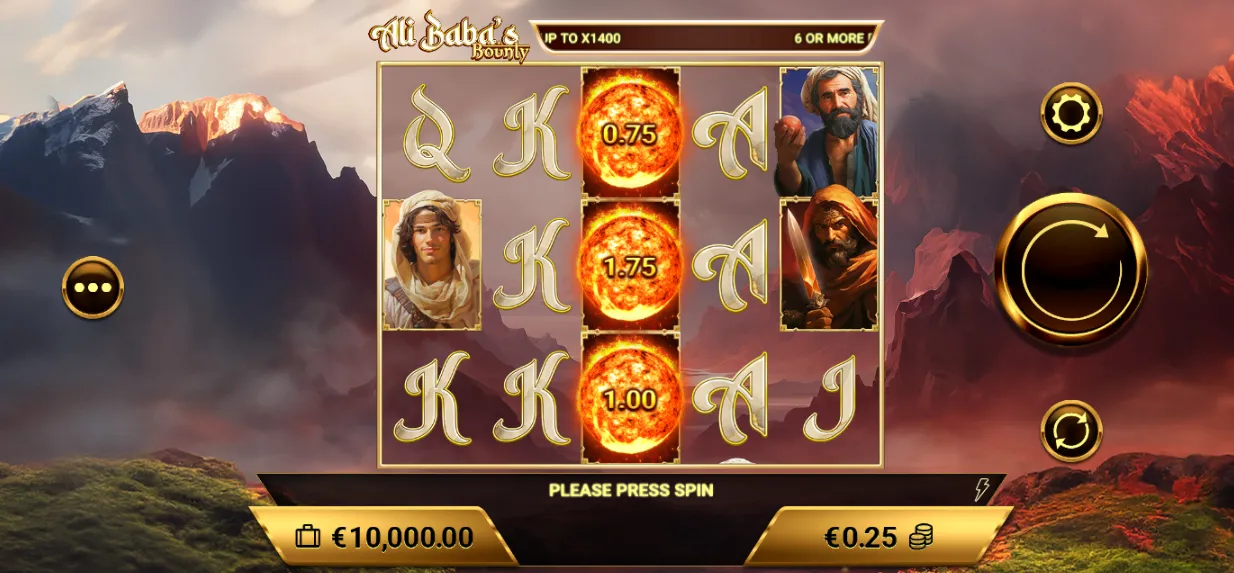The width and height of the screenshot is (1234, 573).
Task: Open the €10,000.00 balance panel
Action: [x=385, y=537]
